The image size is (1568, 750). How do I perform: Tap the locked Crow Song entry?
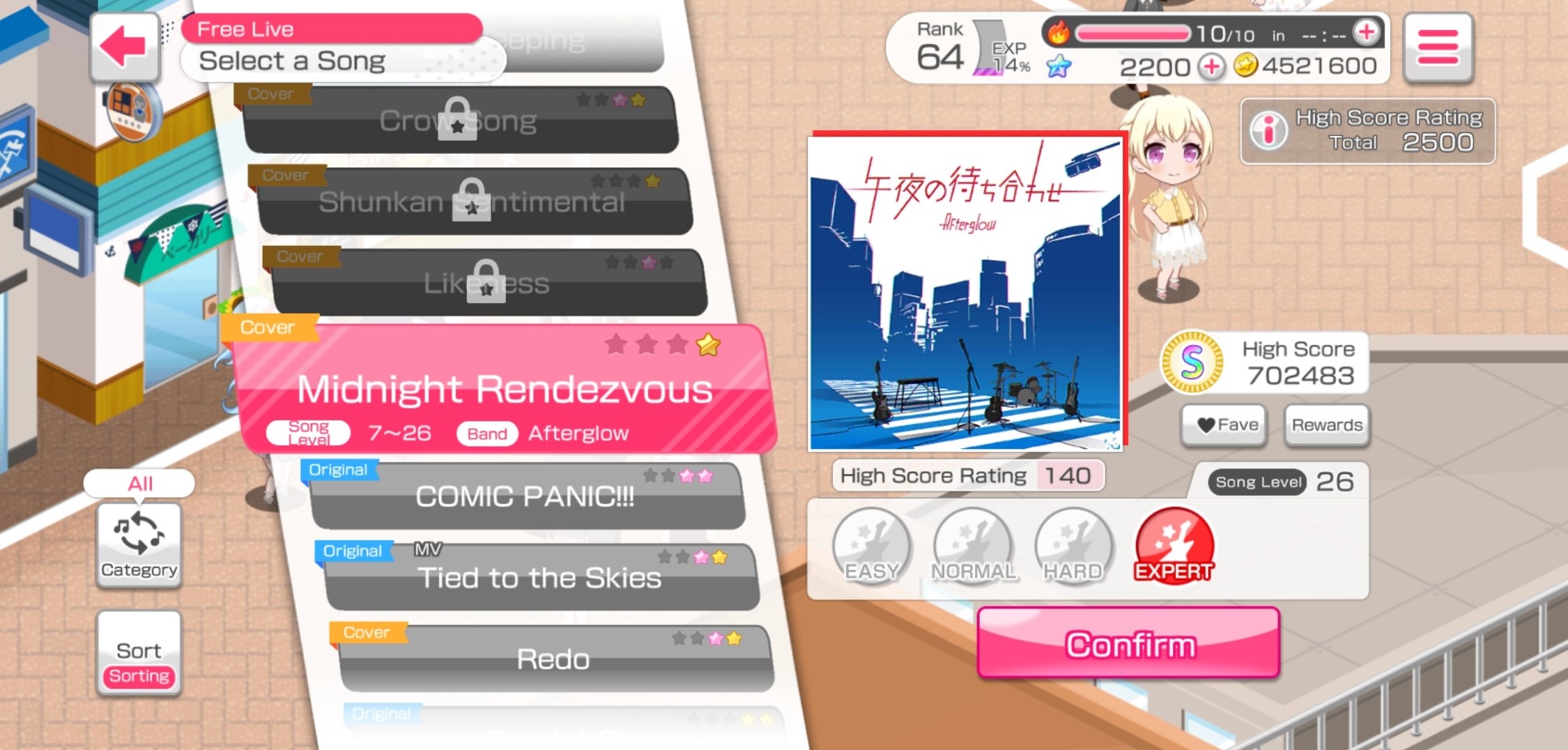[459, 121]
